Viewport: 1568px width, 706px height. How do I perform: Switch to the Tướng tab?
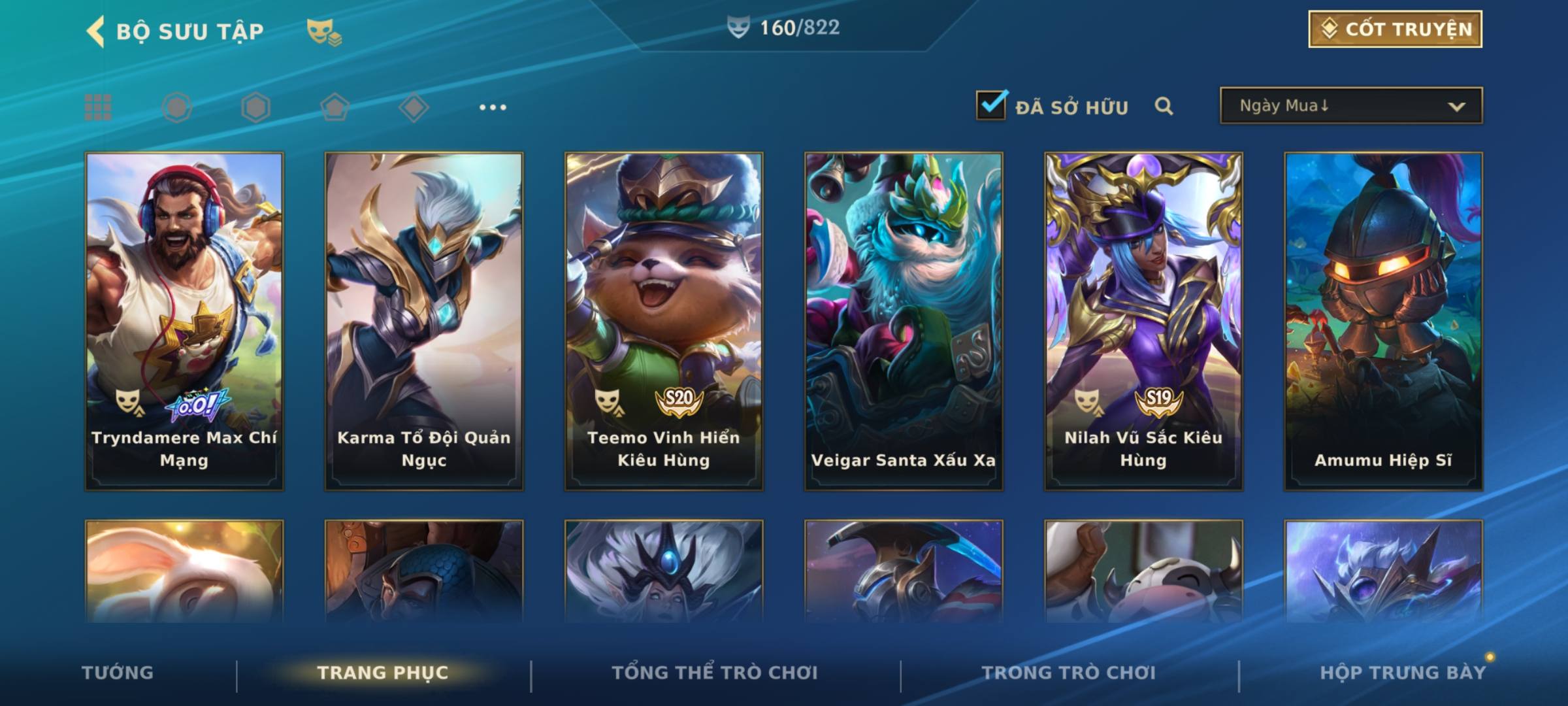(118, 673)
